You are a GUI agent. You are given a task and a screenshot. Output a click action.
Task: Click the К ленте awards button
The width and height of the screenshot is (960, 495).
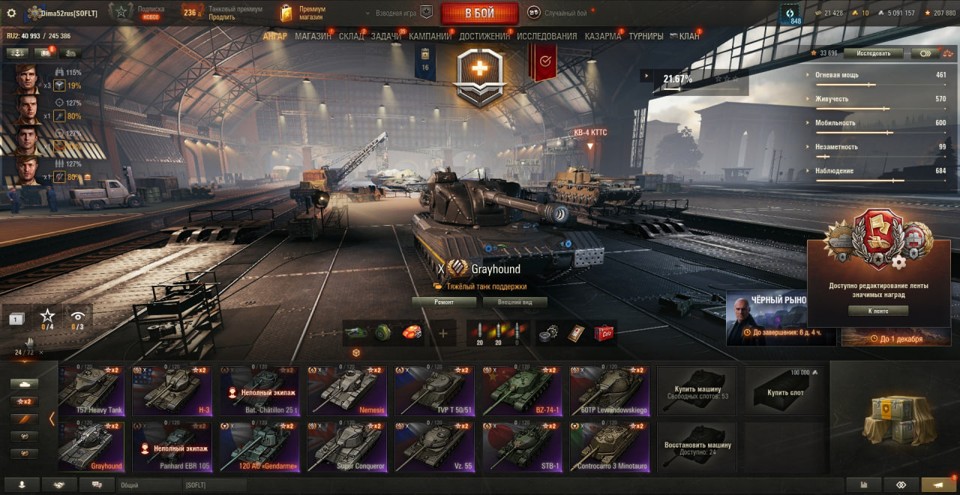[x=878, y=311]
